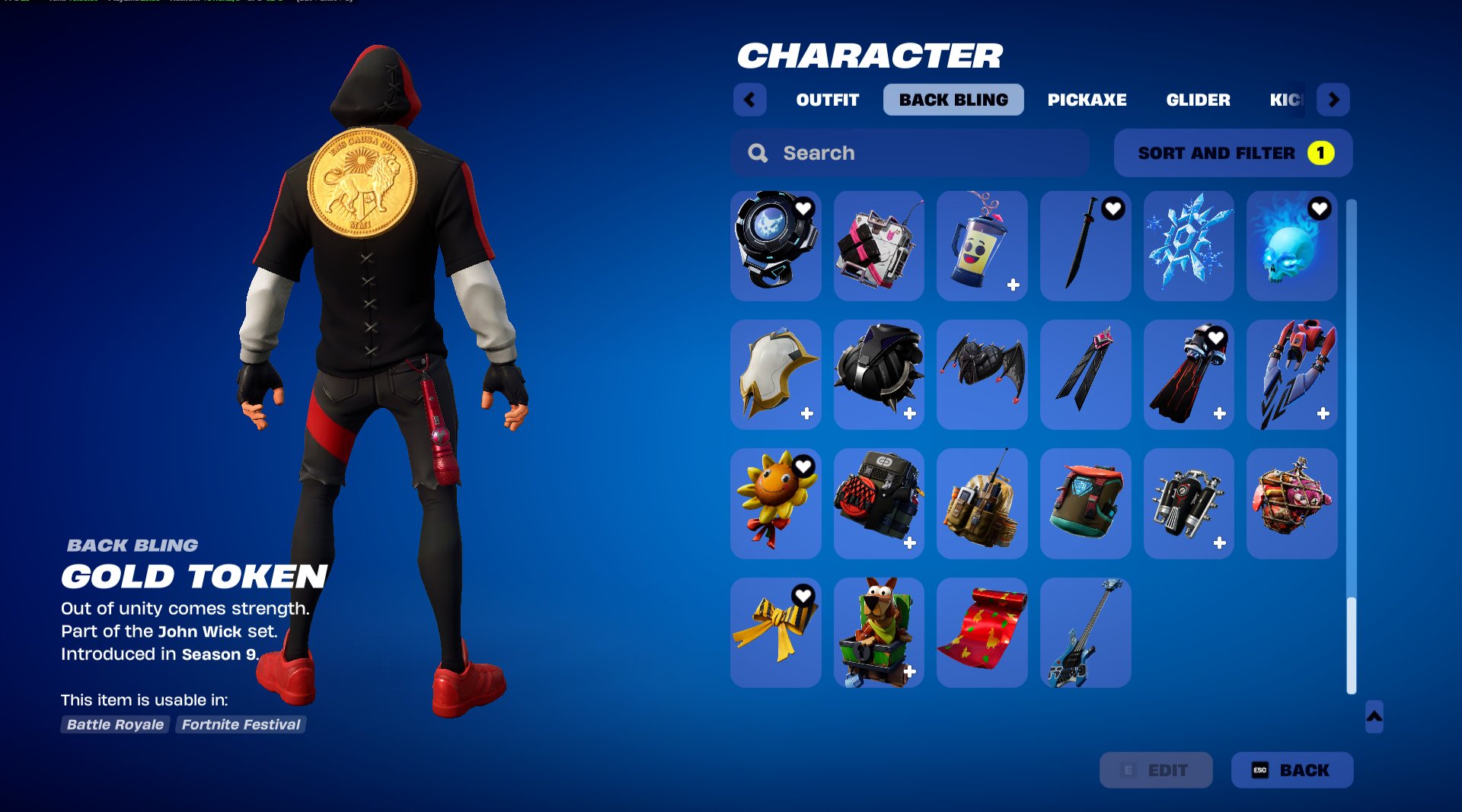Select the golden bow back bling

[x=775, y=632]
